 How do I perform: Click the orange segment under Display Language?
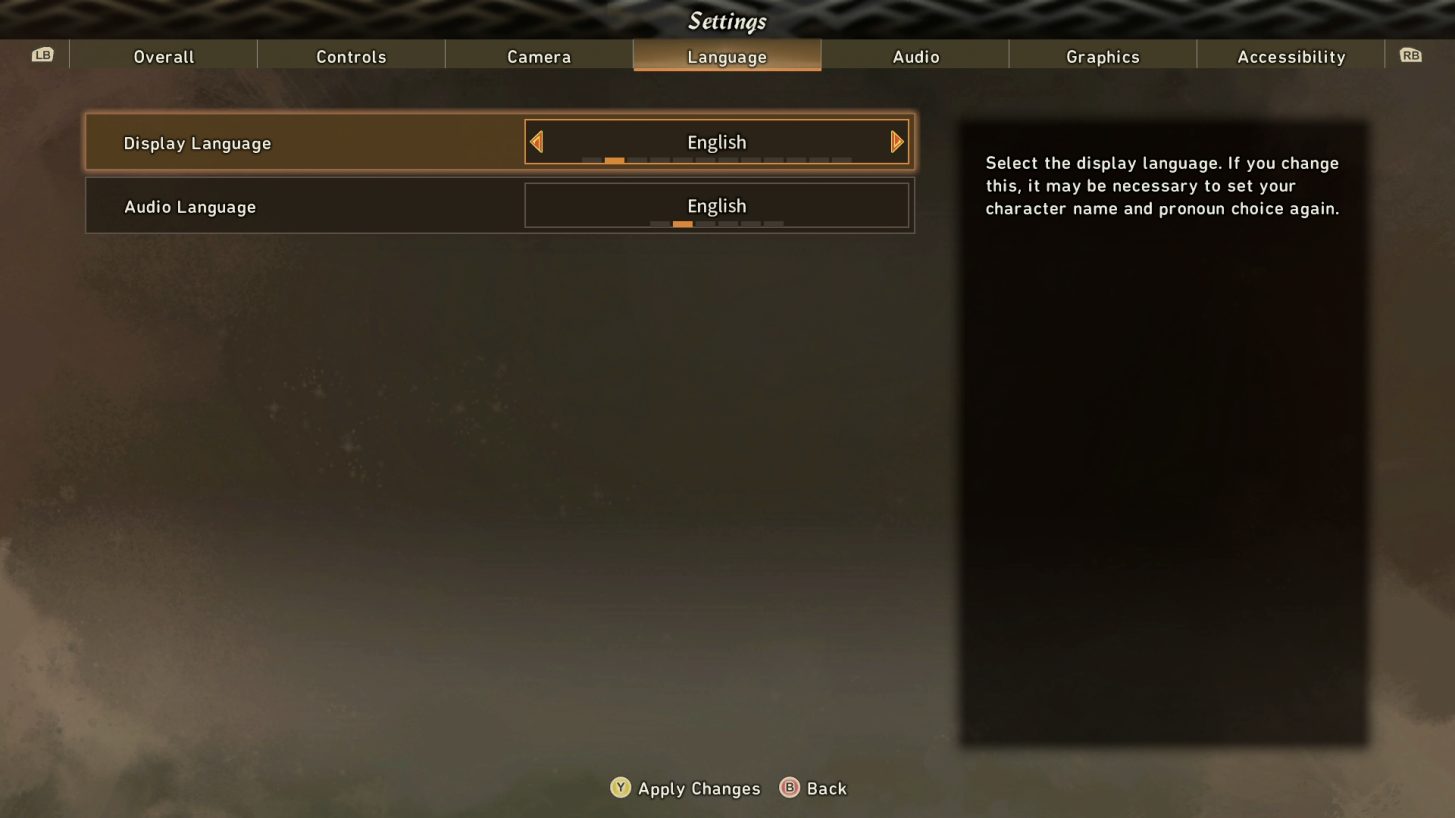point(613,159)
